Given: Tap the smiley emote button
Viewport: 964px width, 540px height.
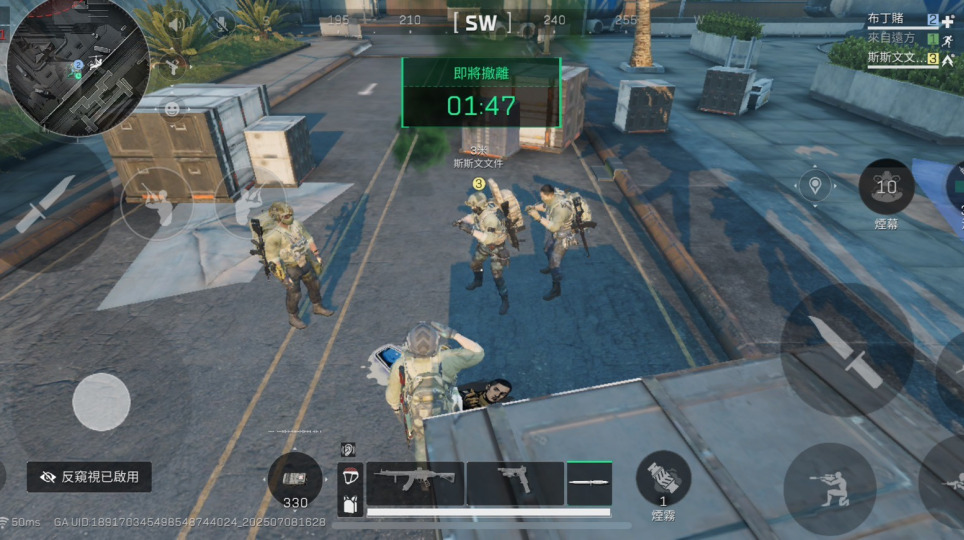Looking at the screenshot, I should point(172,108).
